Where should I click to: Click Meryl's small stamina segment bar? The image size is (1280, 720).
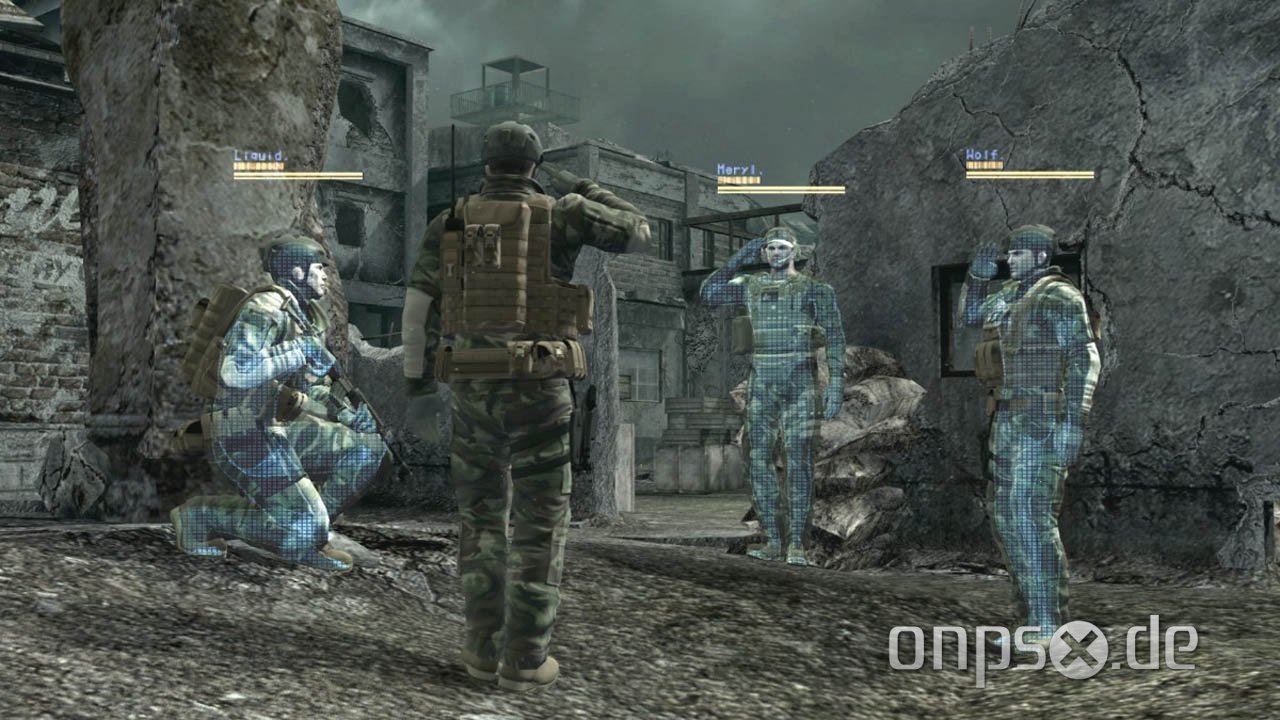point(738,181)
